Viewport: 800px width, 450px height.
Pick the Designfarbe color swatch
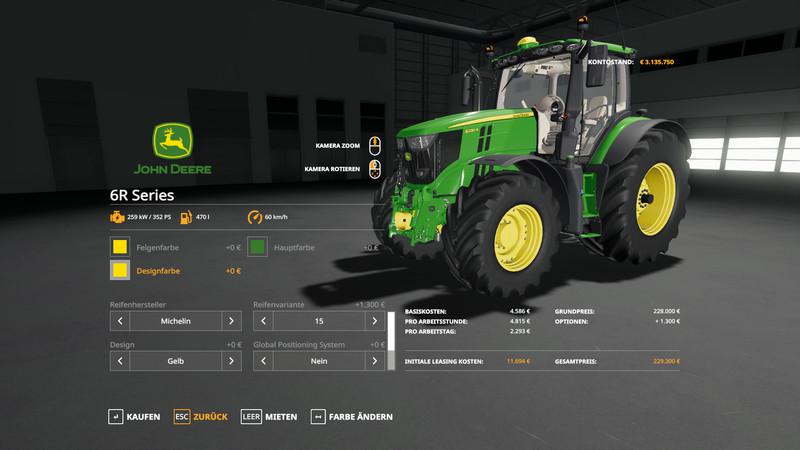[120, 270]
